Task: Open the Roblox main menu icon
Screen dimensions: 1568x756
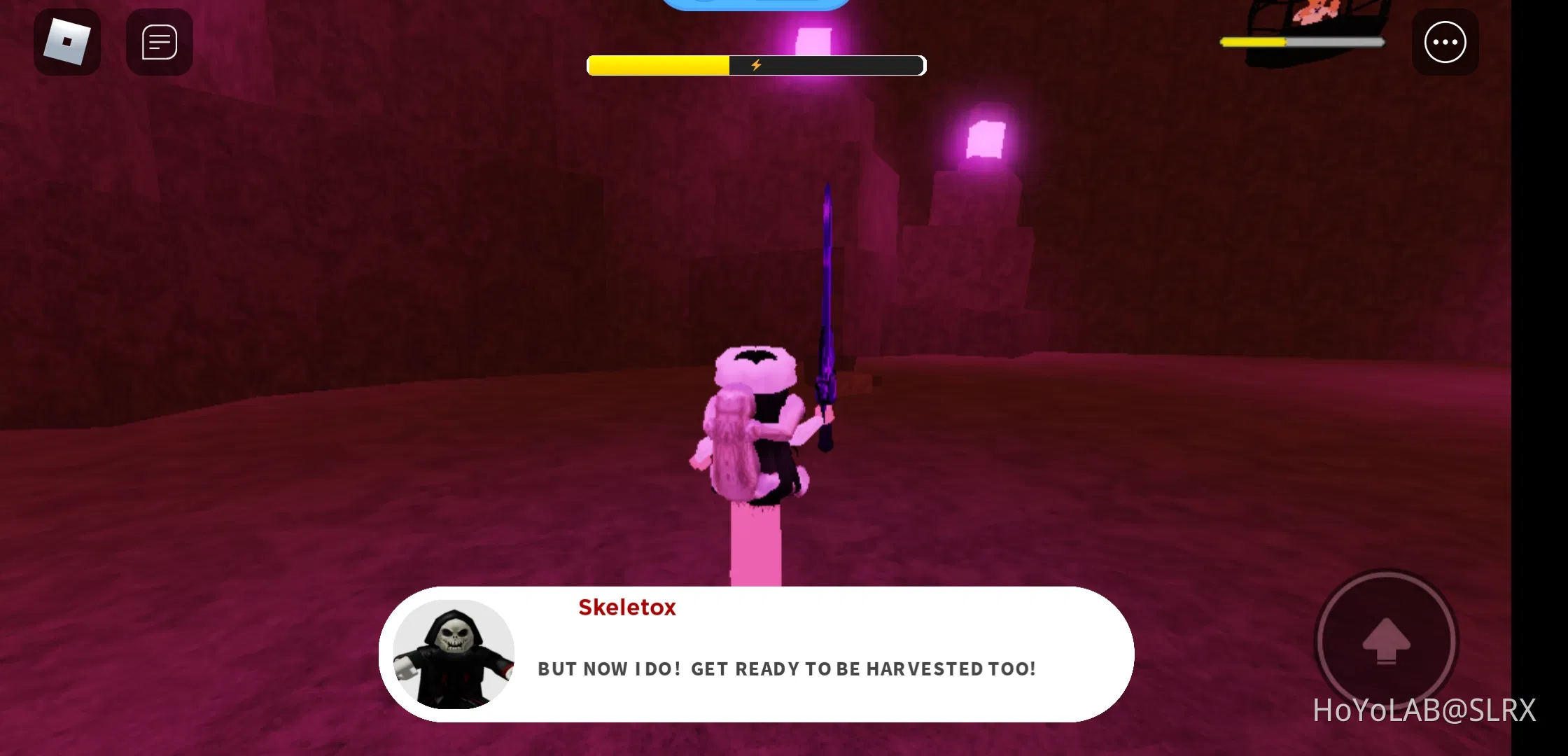Action: [66, 42]
